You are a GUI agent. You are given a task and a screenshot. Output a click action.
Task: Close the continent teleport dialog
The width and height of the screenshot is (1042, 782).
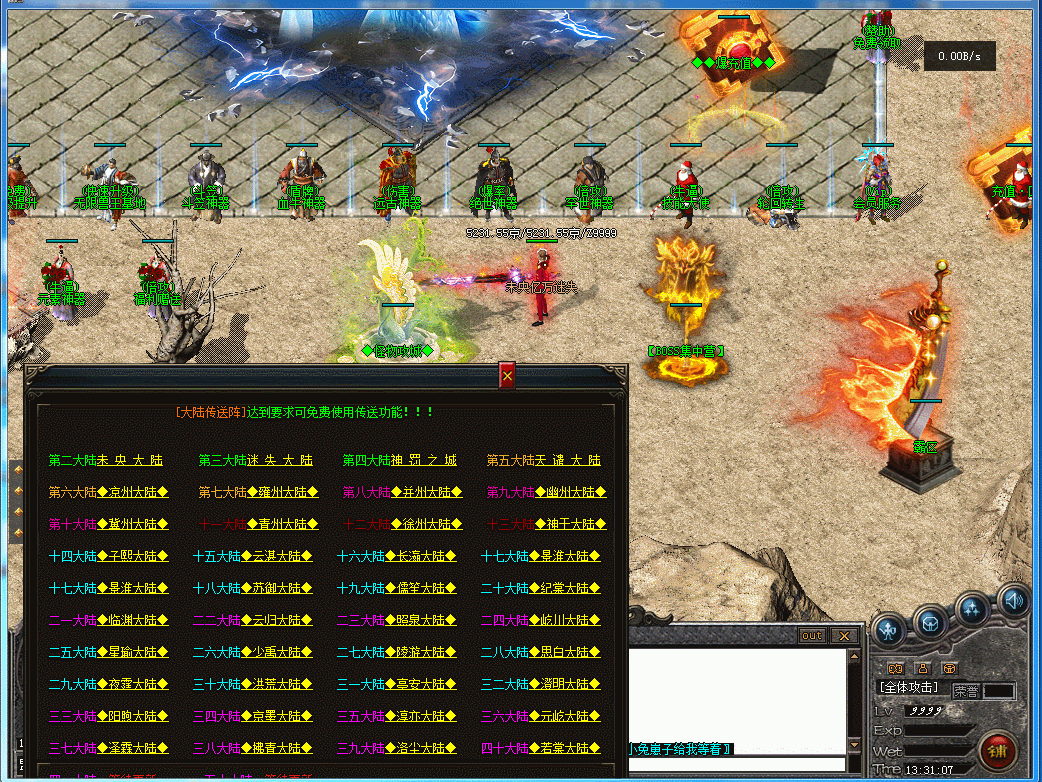pyautogui.click(x=507, y=376)
